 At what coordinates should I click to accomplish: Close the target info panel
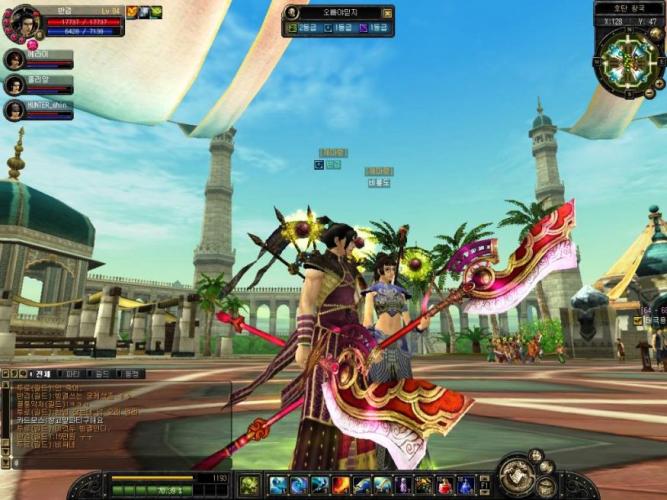click(387, 13)
